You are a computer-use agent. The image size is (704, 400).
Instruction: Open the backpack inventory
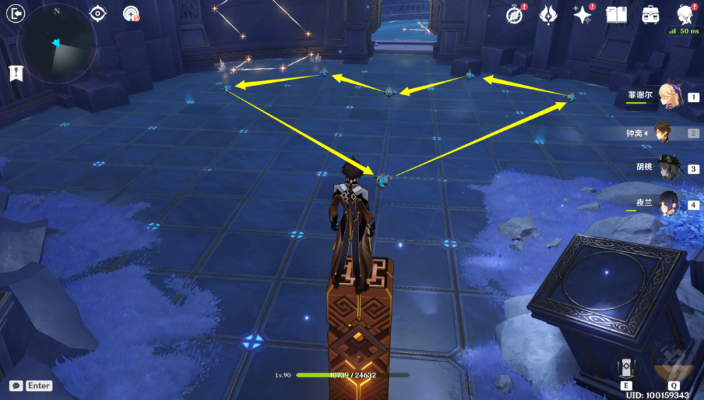(650, 14)
